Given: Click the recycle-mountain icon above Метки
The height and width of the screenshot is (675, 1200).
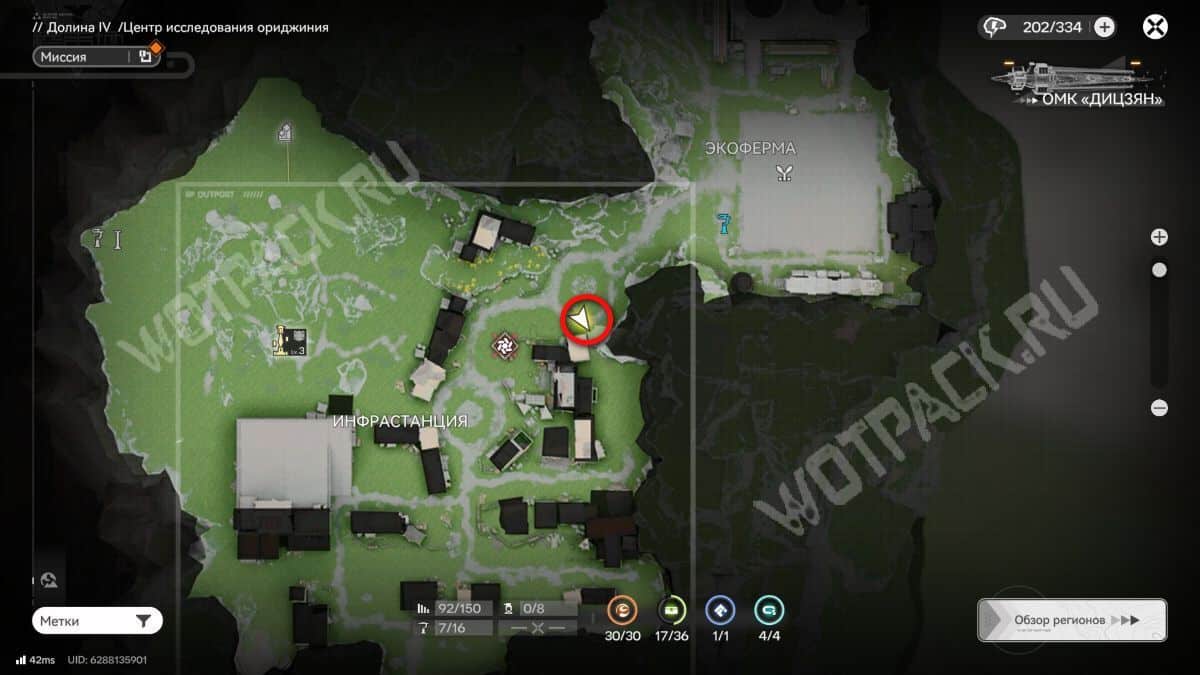Looking at the screenshot, I should 49,580.
